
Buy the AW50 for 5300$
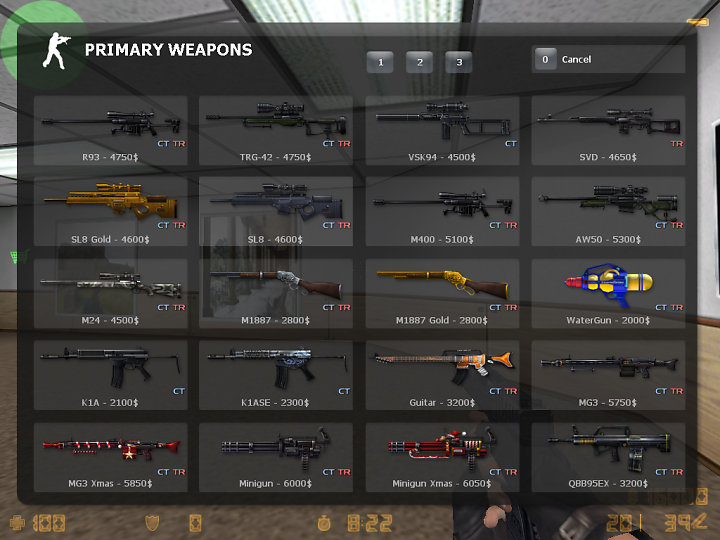(x=608, y=212)
